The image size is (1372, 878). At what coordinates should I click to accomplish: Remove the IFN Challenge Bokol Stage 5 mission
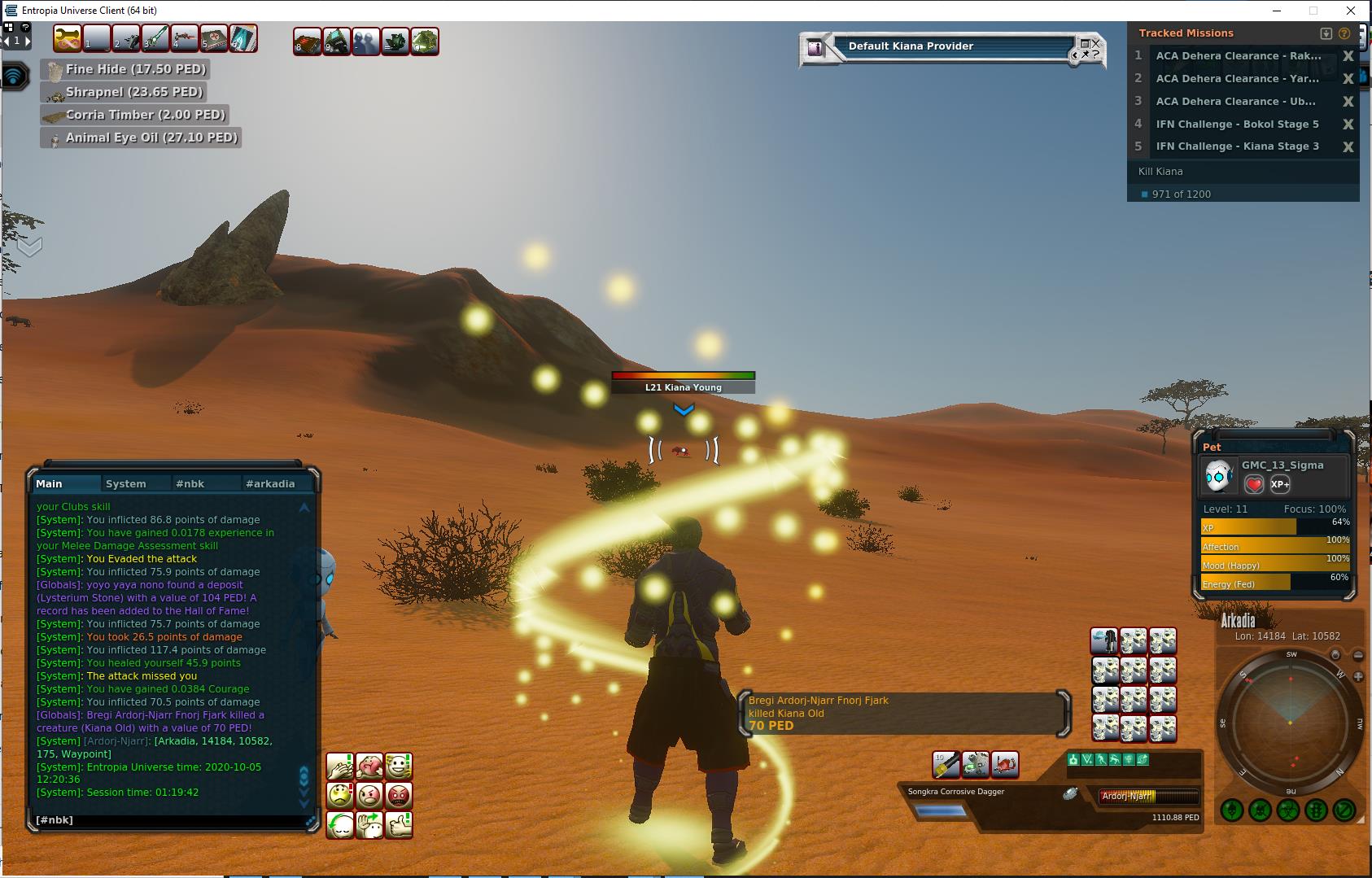1348,124
